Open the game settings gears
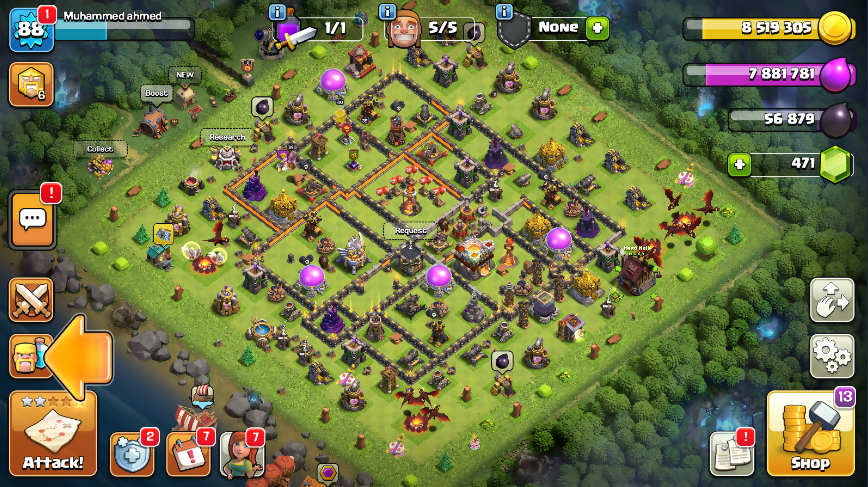Screen dimensions: 868x487 point(831,355)
